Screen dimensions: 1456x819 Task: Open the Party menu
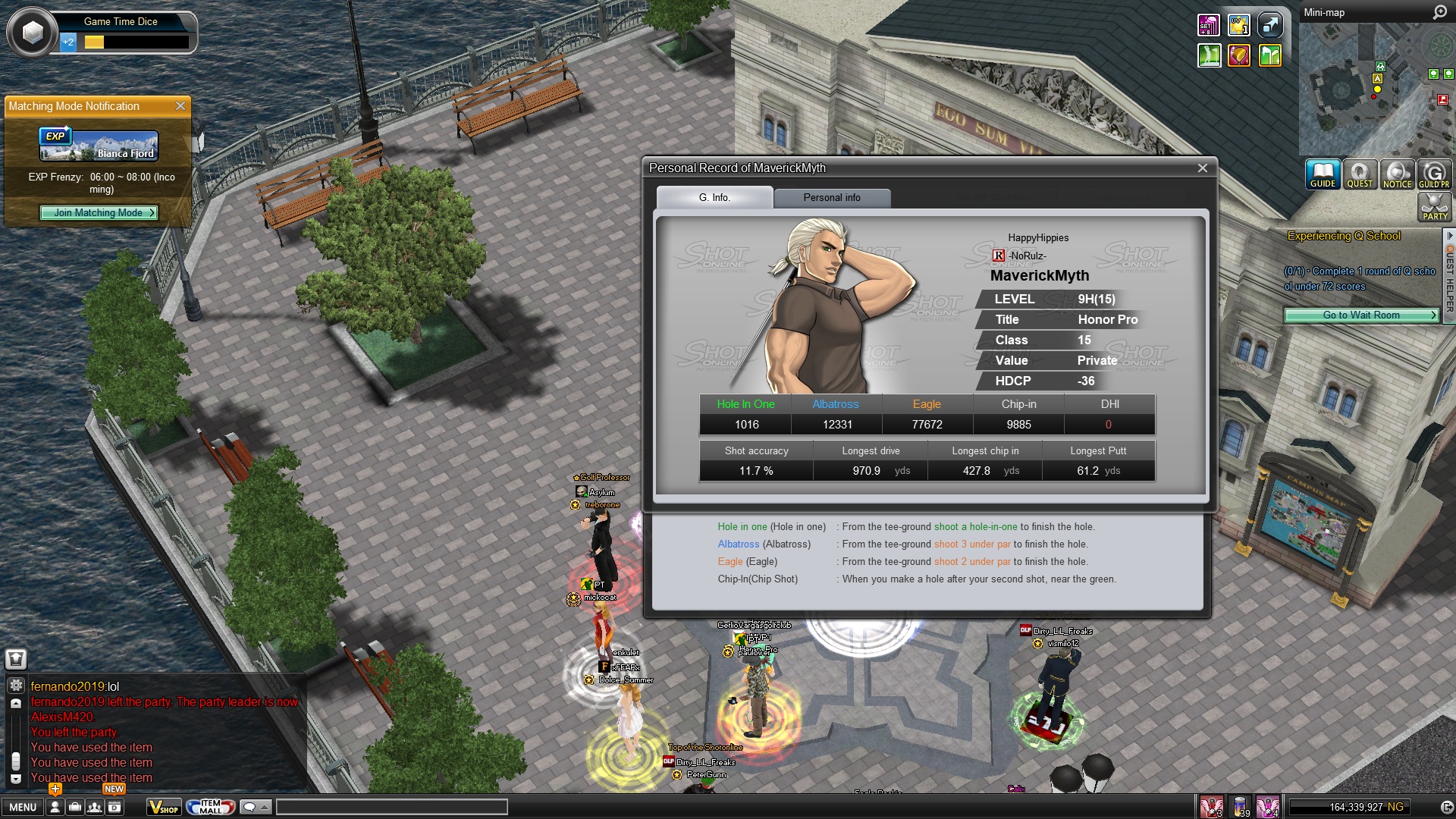coord(1434,207)
